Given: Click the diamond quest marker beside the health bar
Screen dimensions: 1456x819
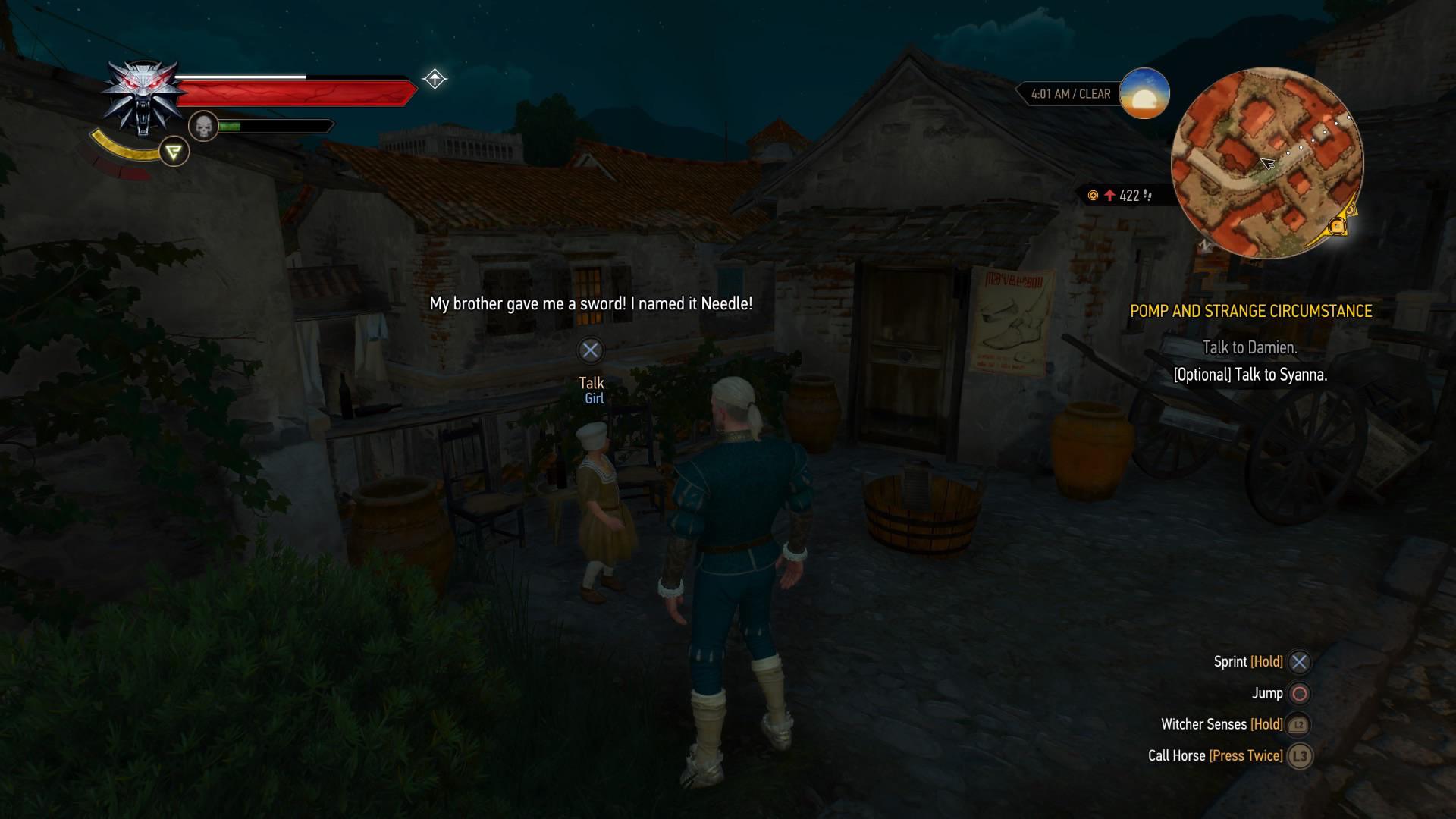Looking at the screenshot, I should [x=435, y=78].
